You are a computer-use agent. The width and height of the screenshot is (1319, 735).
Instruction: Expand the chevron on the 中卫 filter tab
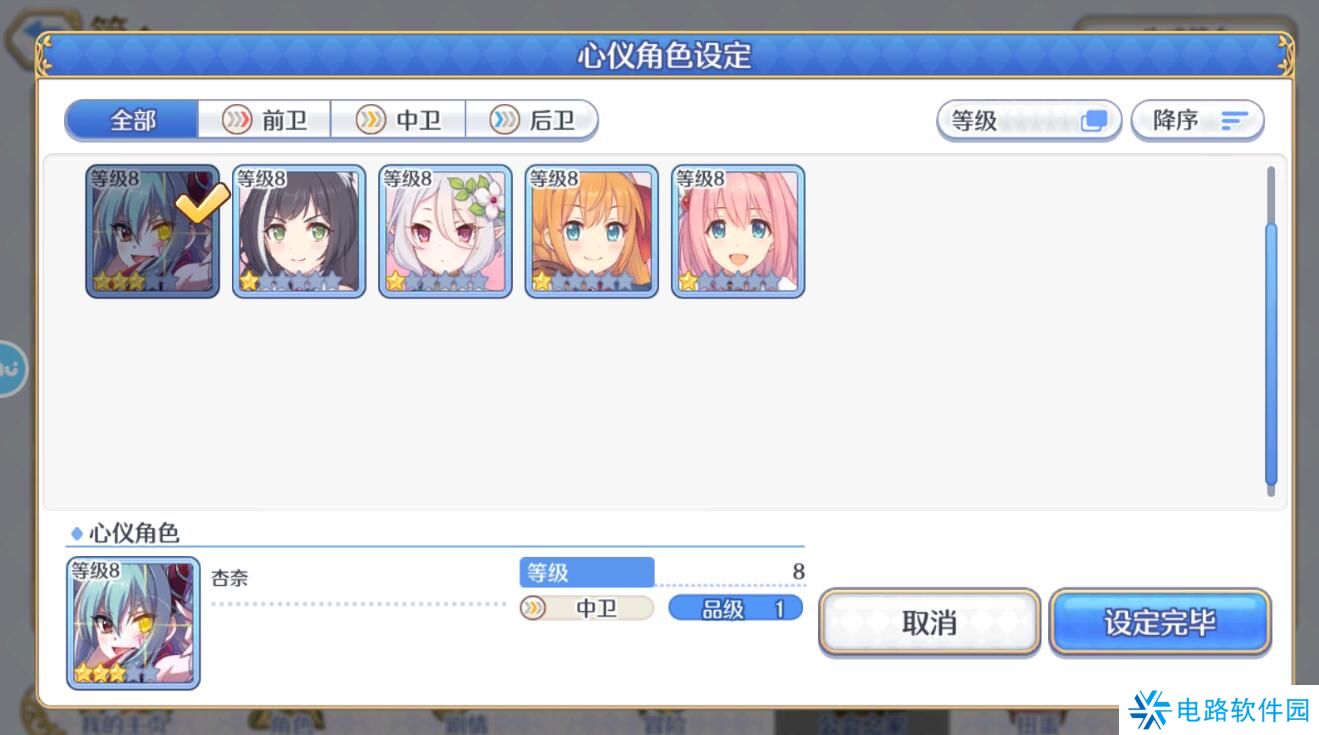pos(369,118)
